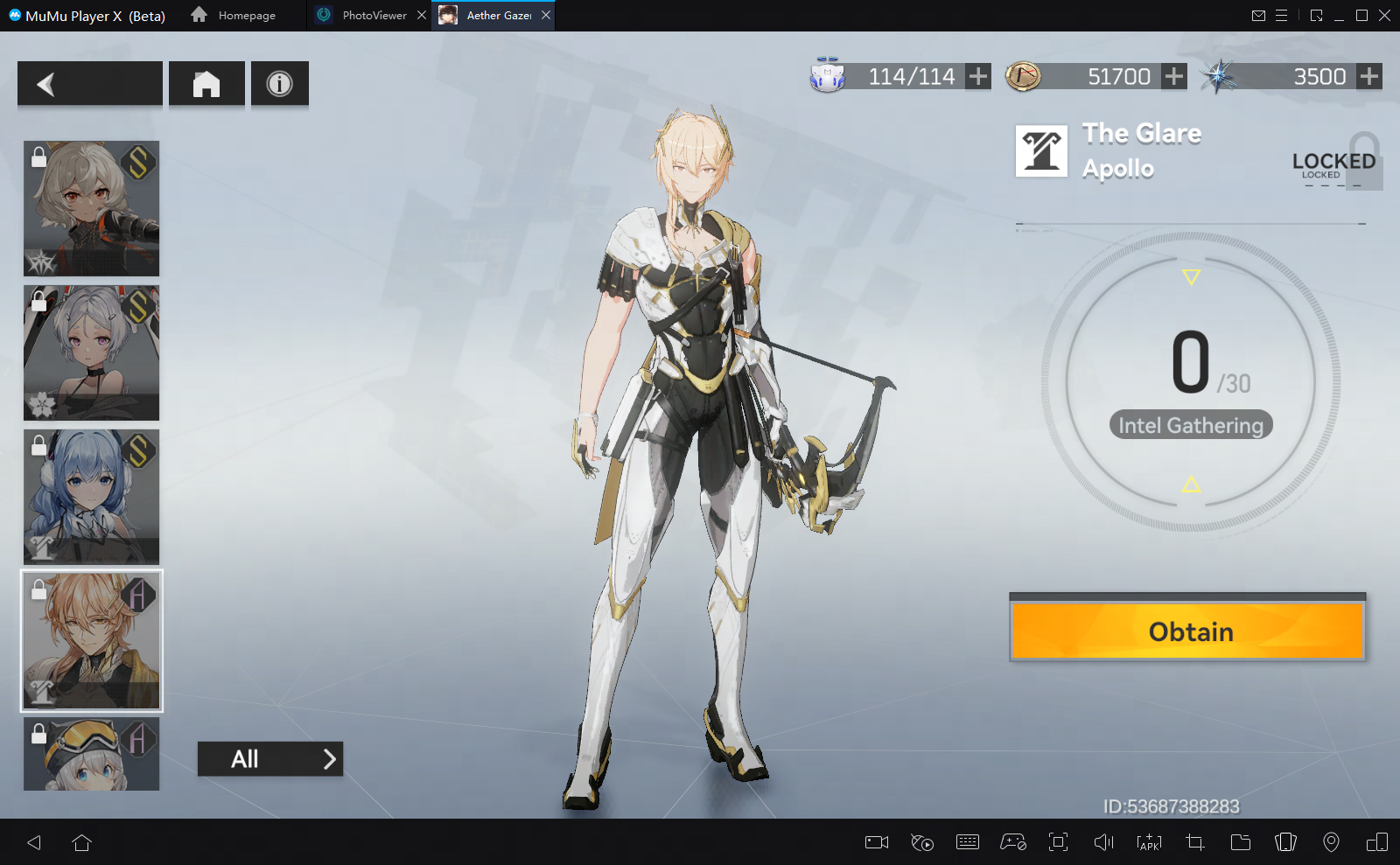Obtain The Glare Apollo
1400x865 pixels.
1187,631
